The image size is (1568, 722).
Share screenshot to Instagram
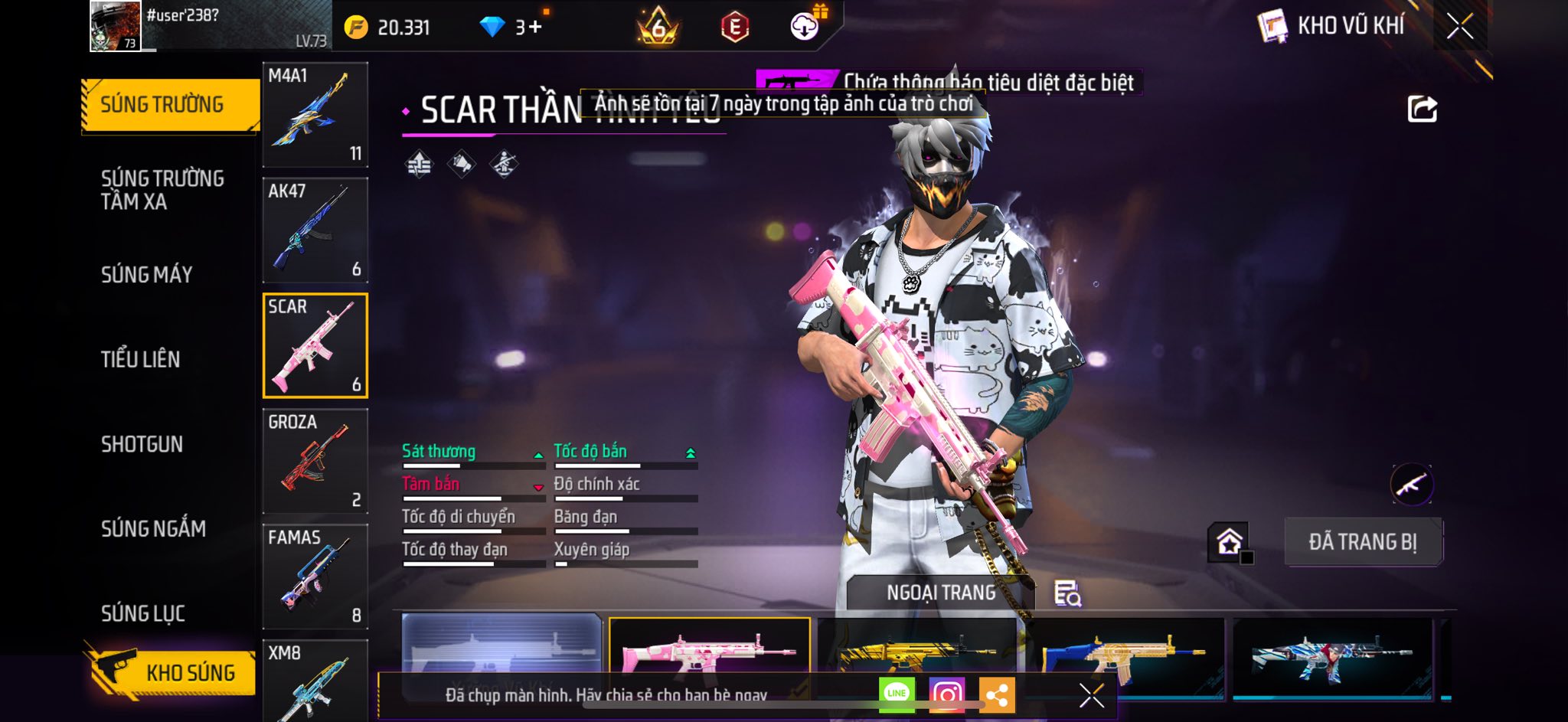point(946,695)
